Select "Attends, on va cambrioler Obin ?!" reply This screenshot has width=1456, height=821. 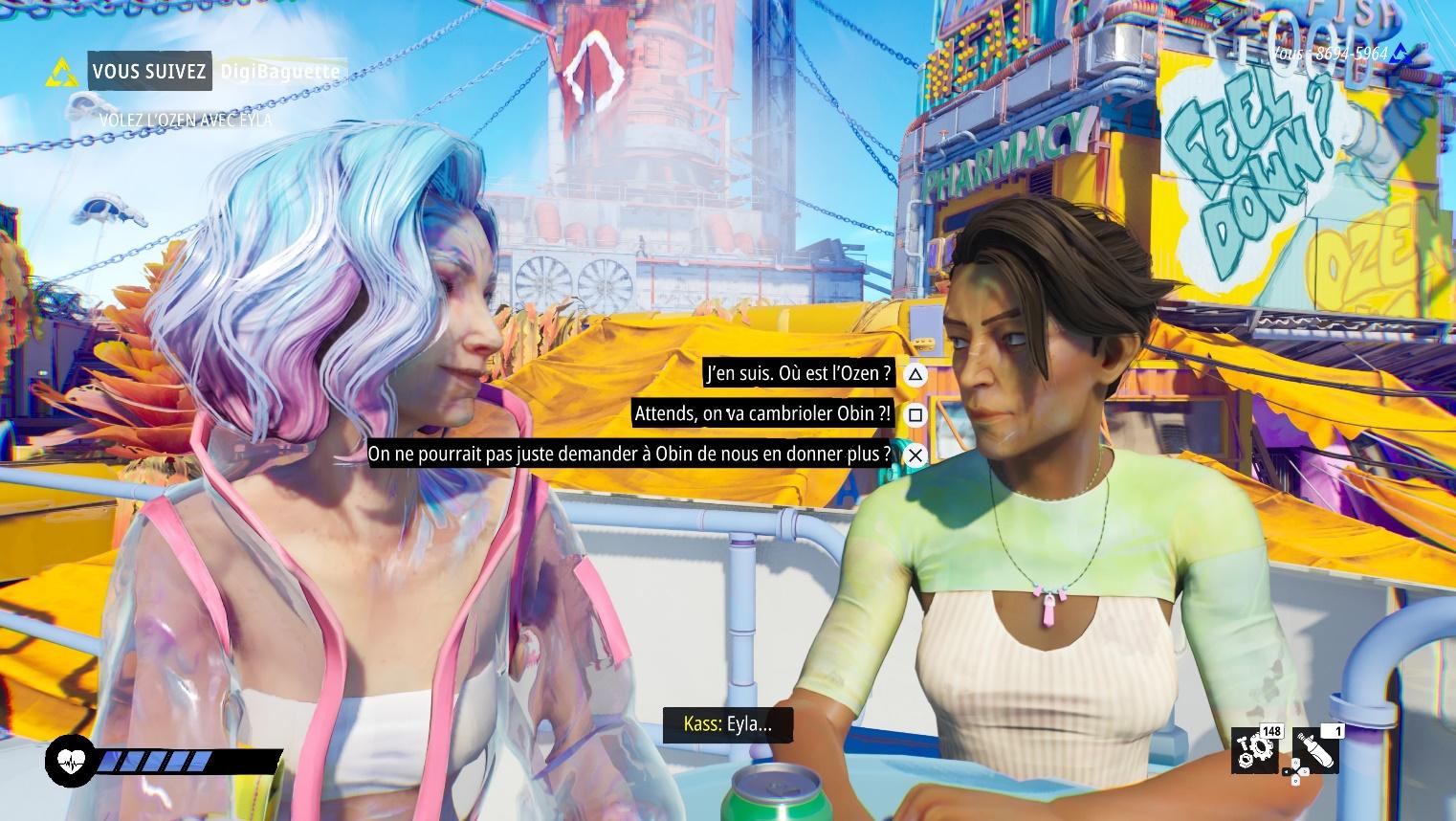coord(762,414)
